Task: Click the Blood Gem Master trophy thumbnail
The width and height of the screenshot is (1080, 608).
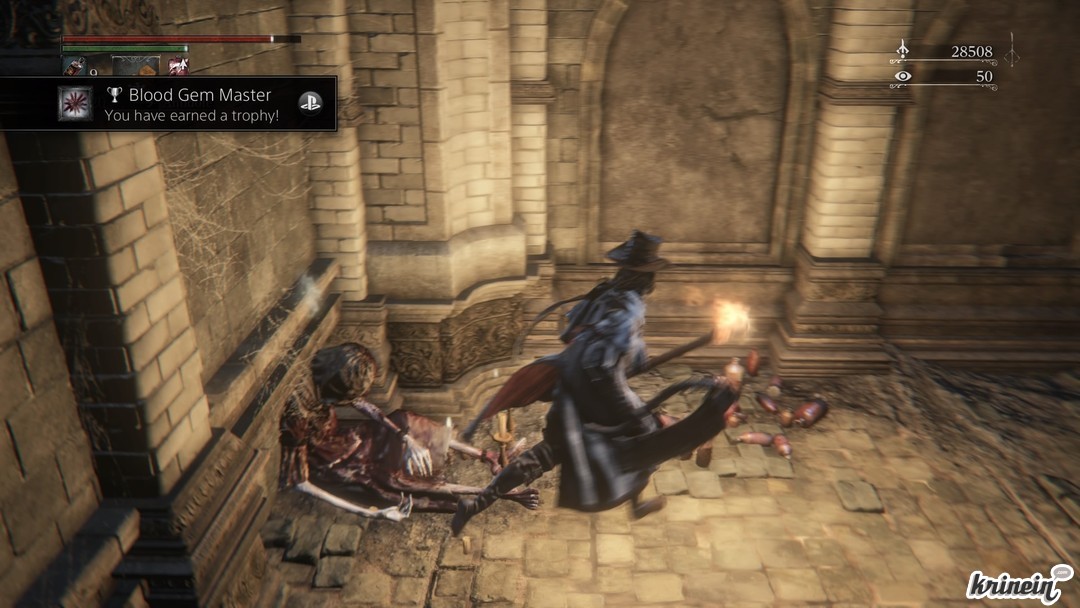Action: [75, 104]
